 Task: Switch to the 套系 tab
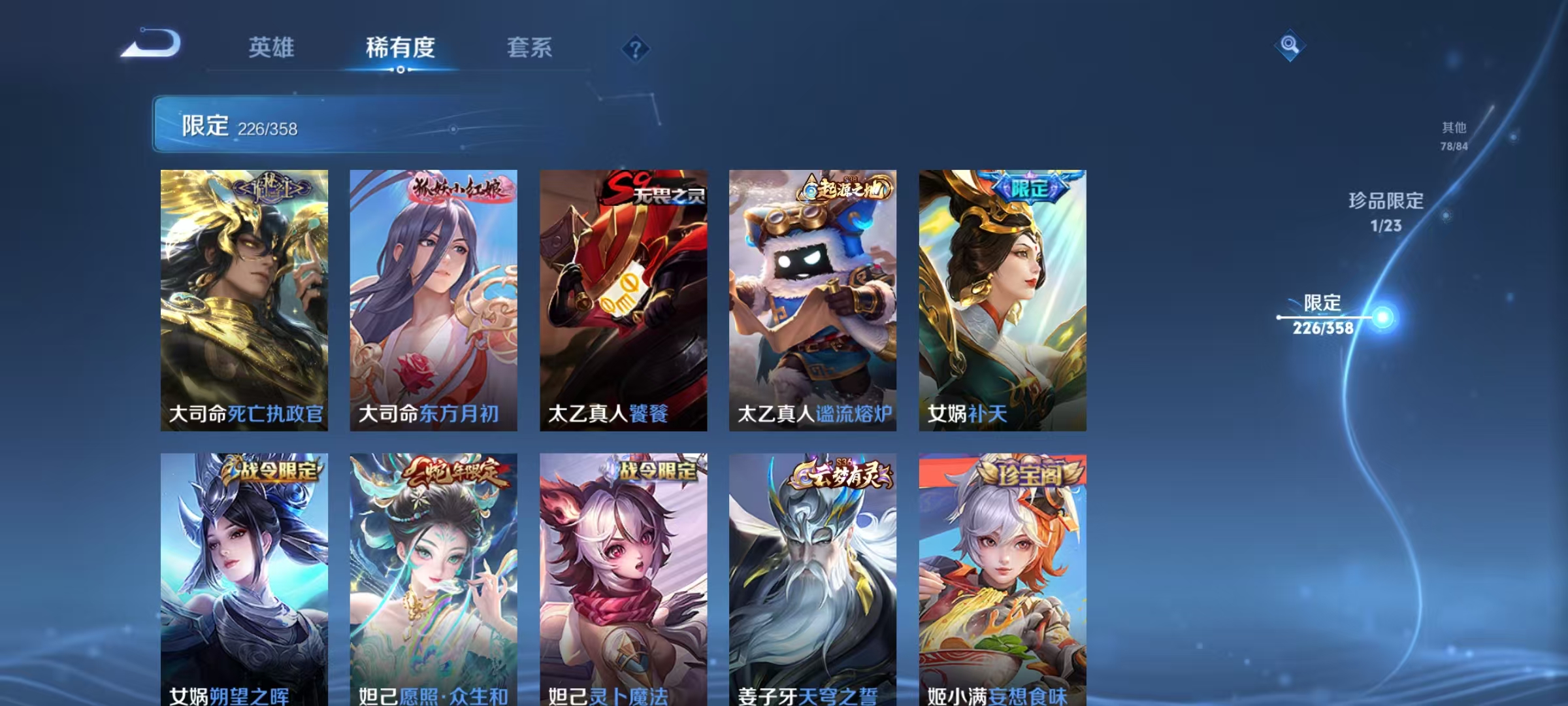tap(529, 48)
